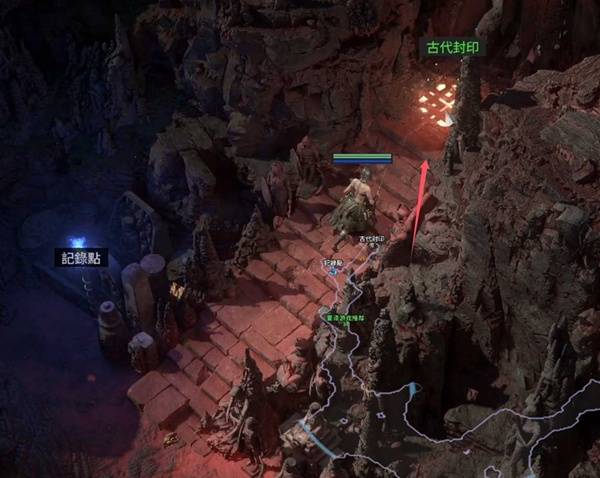Image resolution: width=600 pixels, height=478 pixels.
Task: Click the 古代封印 nameplate label
Action: tap(450, 48)
